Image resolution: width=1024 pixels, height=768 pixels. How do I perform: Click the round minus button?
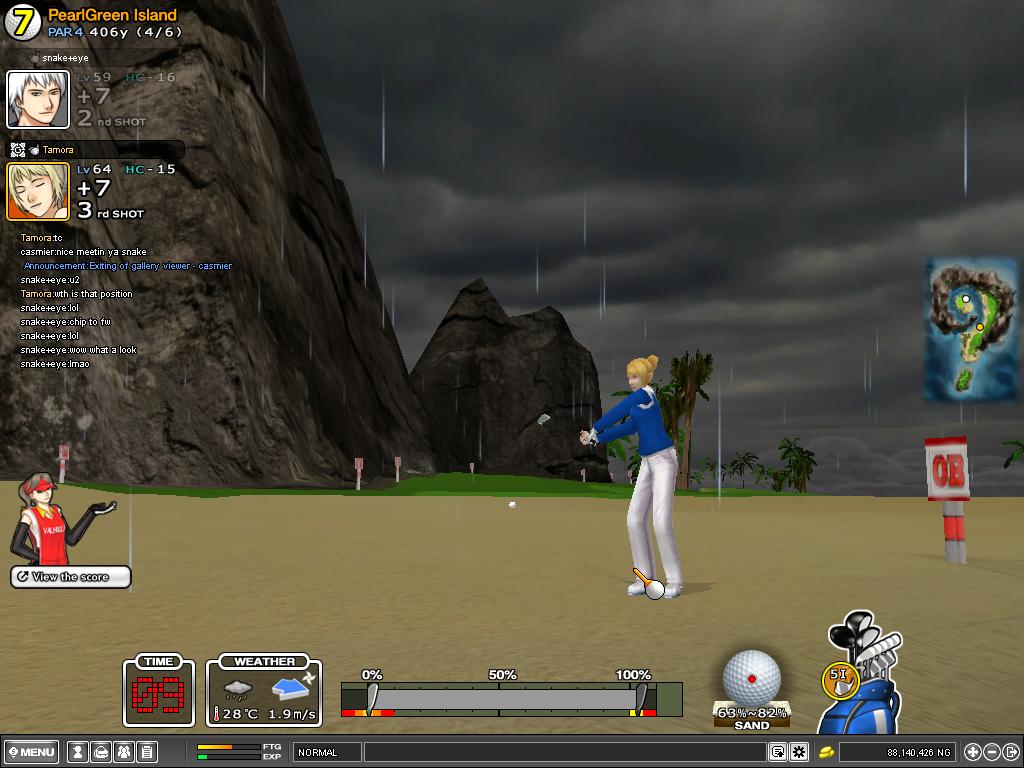coord(991,752)
